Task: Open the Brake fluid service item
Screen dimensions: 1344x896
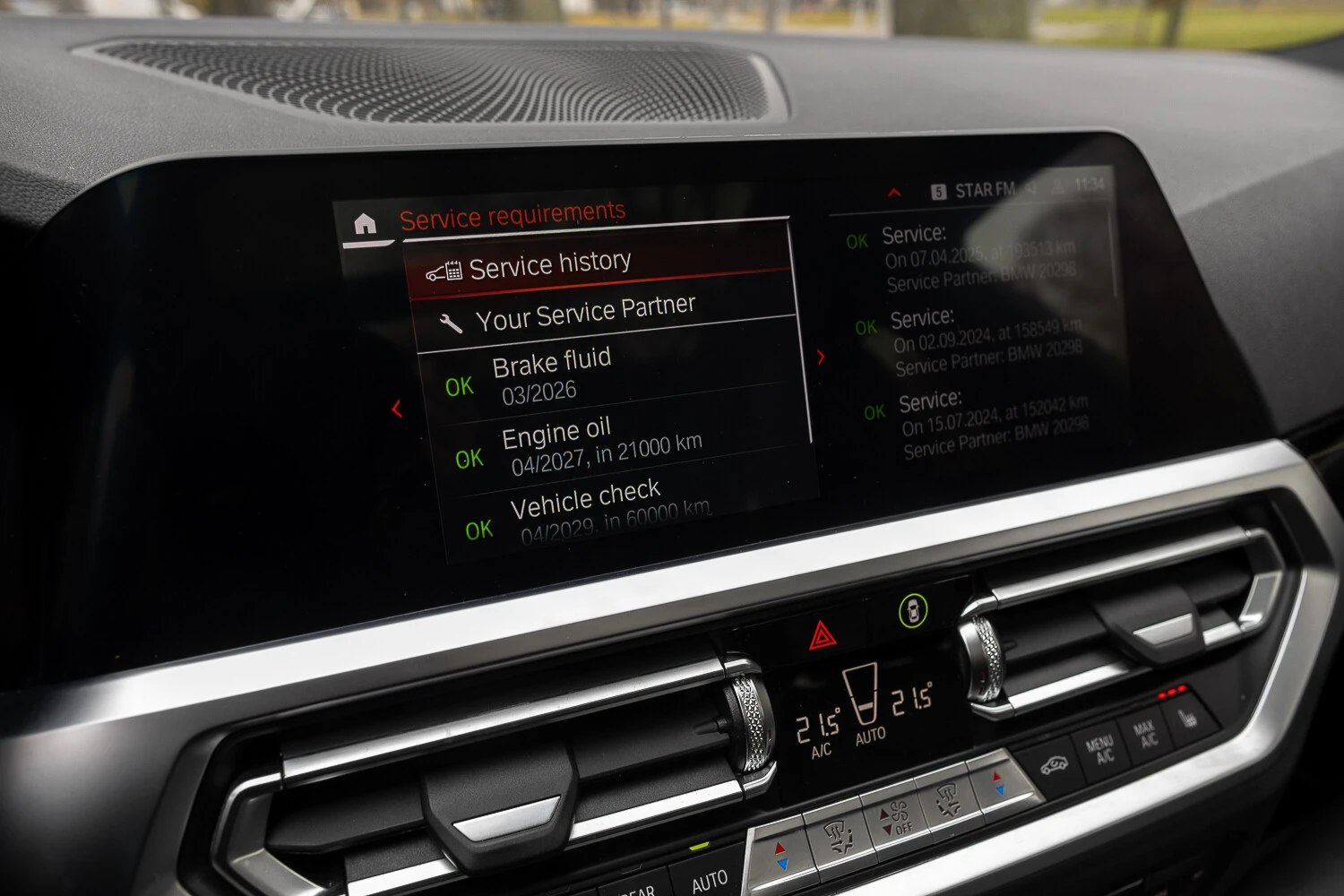Action: click(x=552, y=375)
